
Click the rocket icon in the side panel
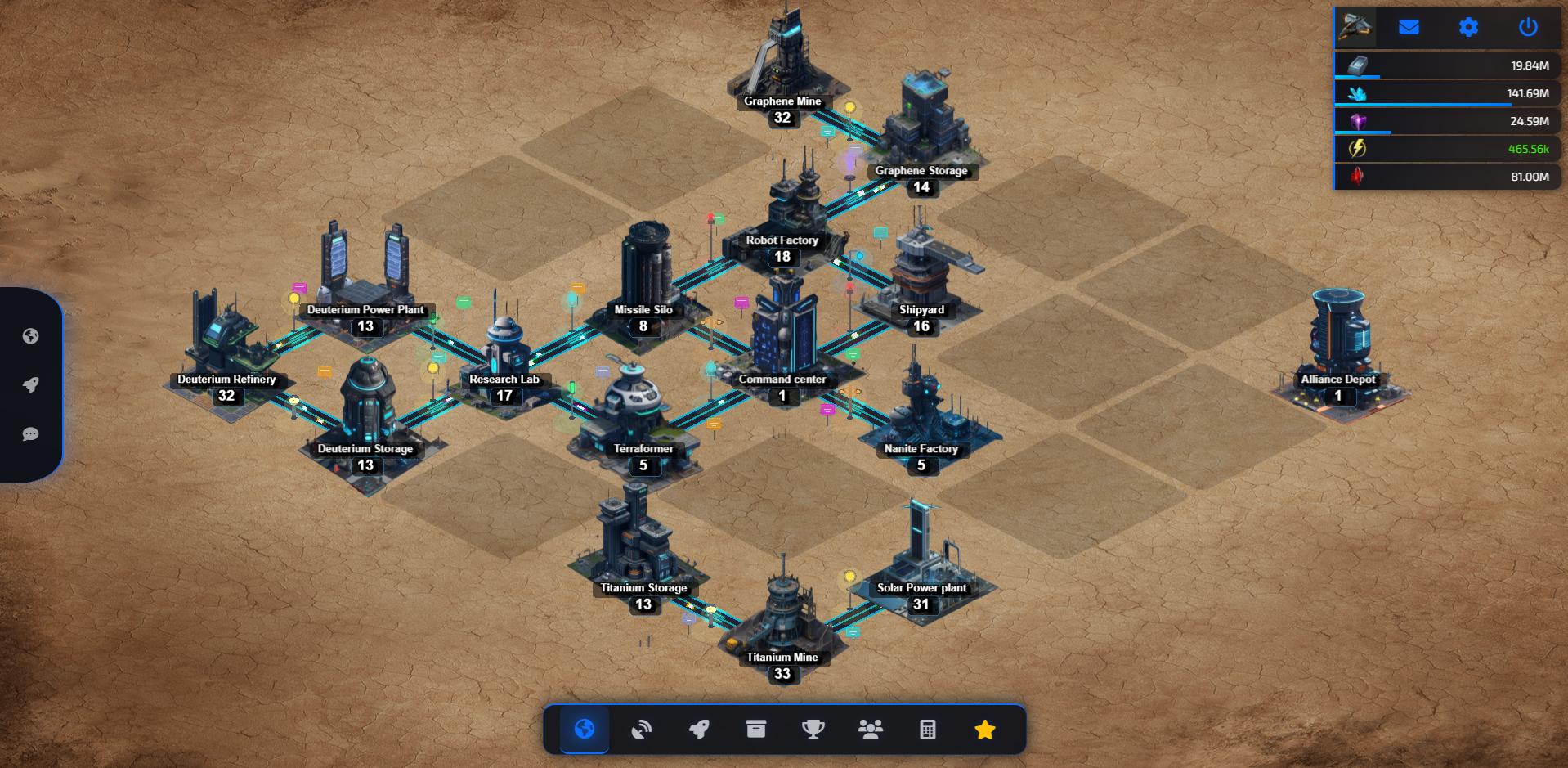point(31,384)
